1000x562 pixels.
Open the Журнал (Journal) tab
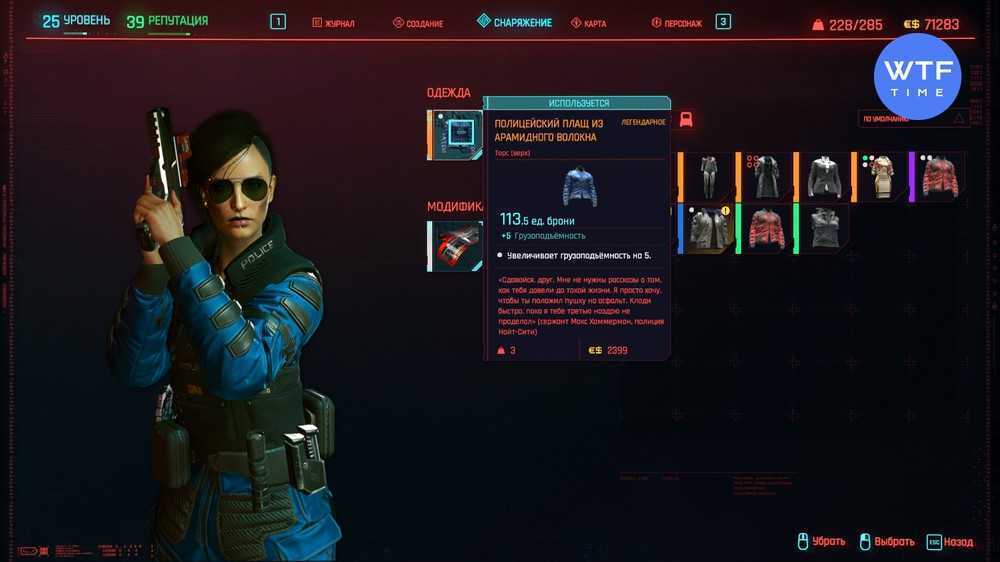click(x=333, y=23)
